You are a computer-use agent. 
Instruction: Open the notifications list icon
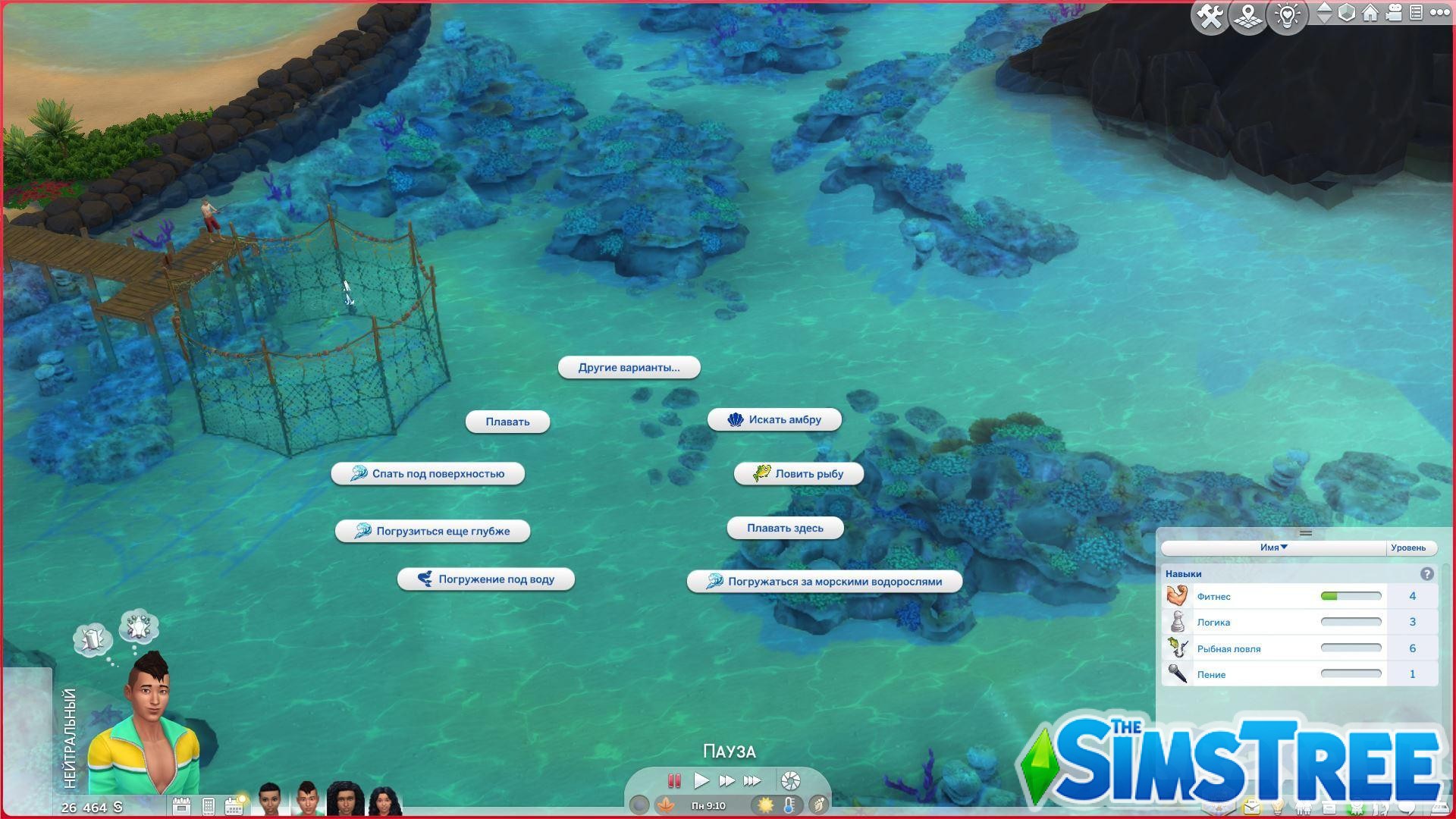[x=1416, y=13]
